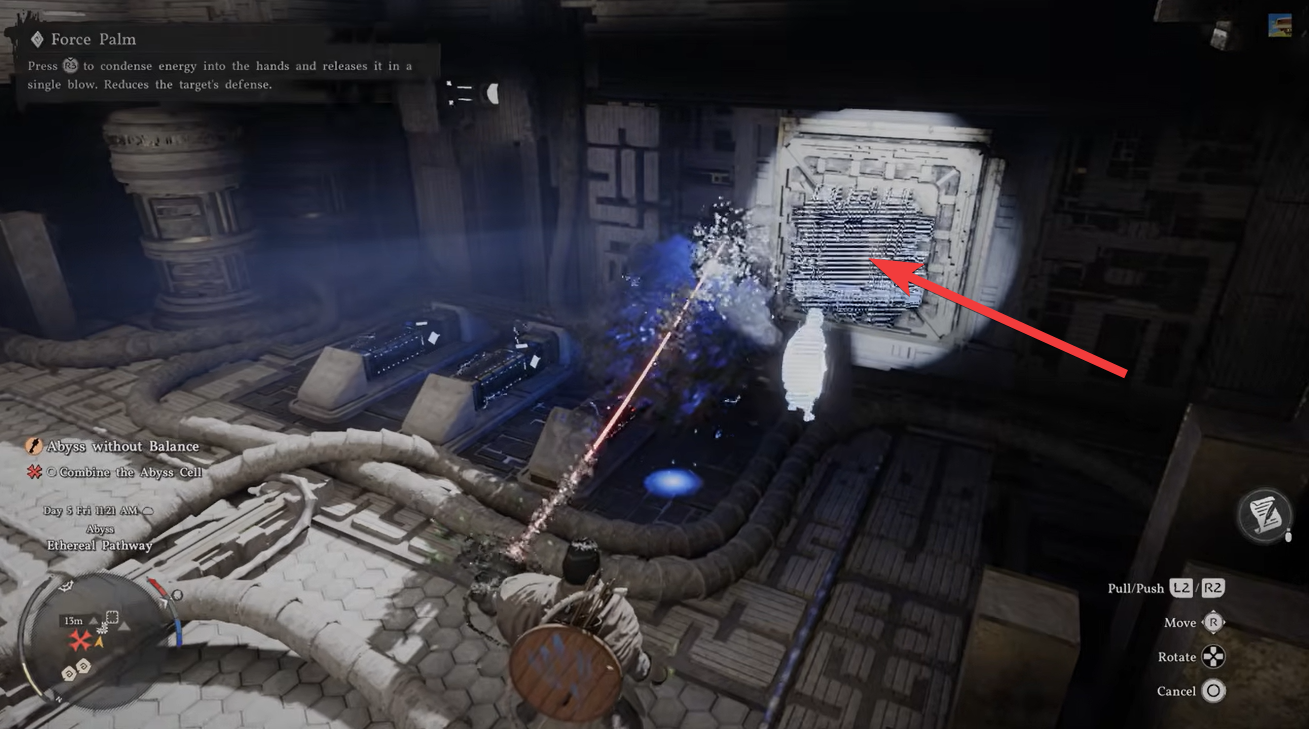This screenshot has height=729, width=1309.
Task: Click the dotted square waypoint marker on the minimap
Action: (112, 616)
